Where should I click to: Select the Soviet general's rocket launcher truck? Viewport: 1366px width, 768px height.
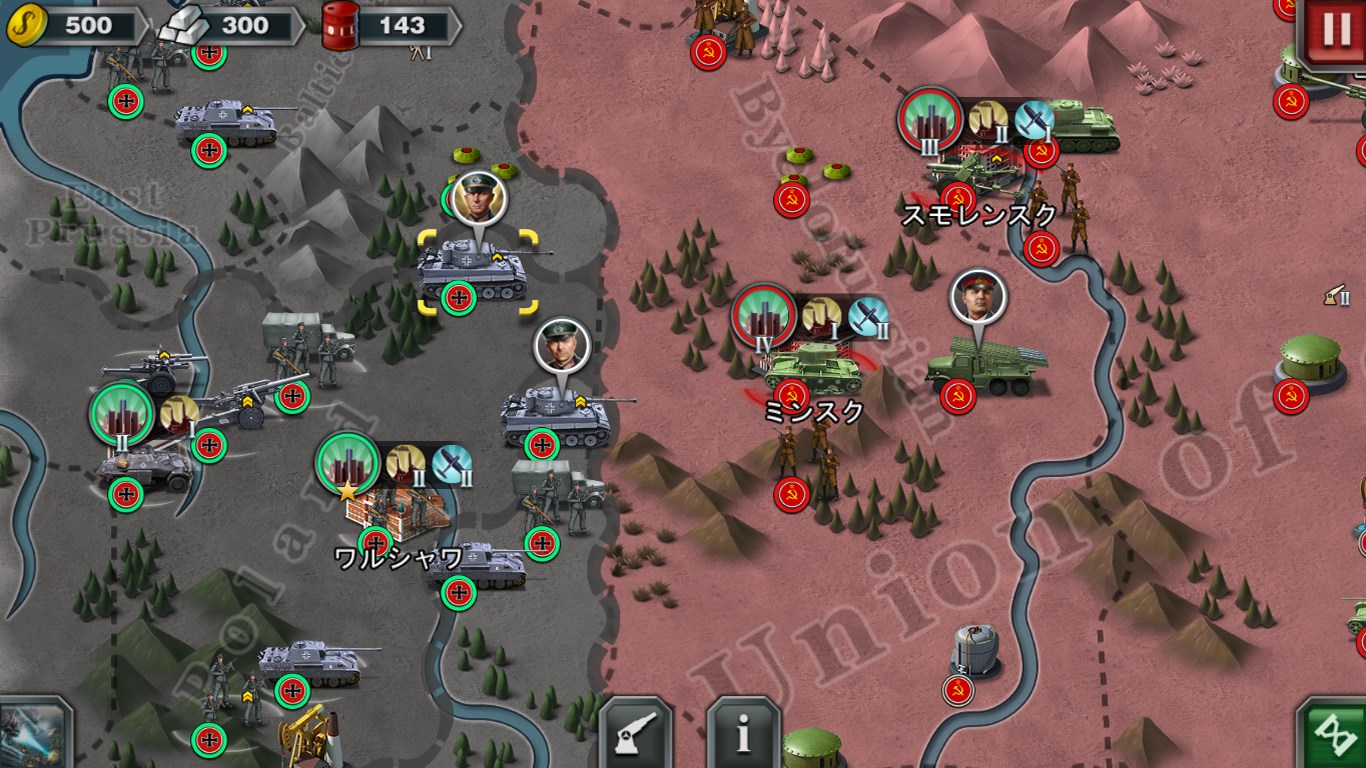click(x=984, y=366)
